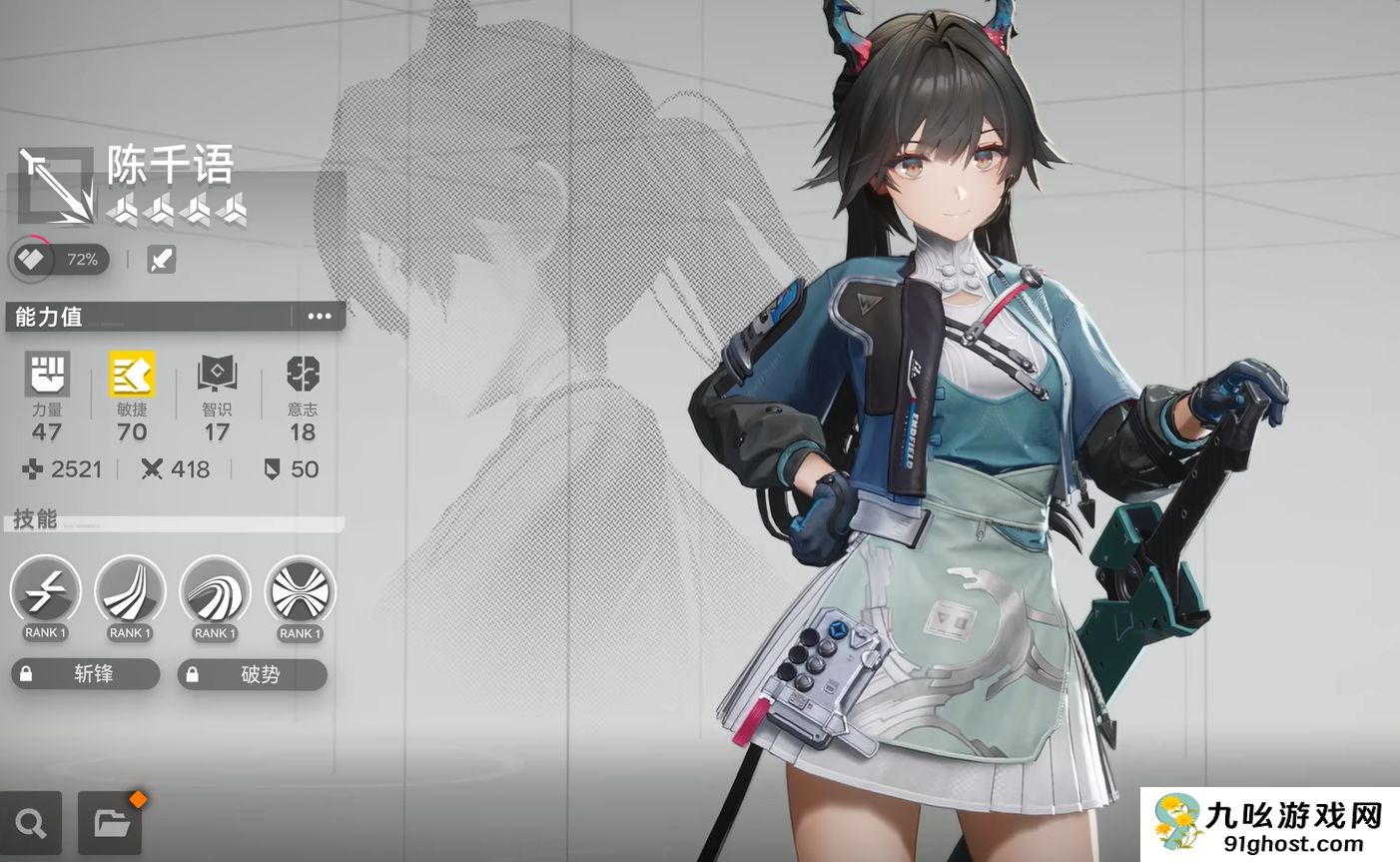Image resolution: width=1400 pixels, height=862 pixels.
Task: Click the locked 斩锋 talent button
Action: [86, 674]
